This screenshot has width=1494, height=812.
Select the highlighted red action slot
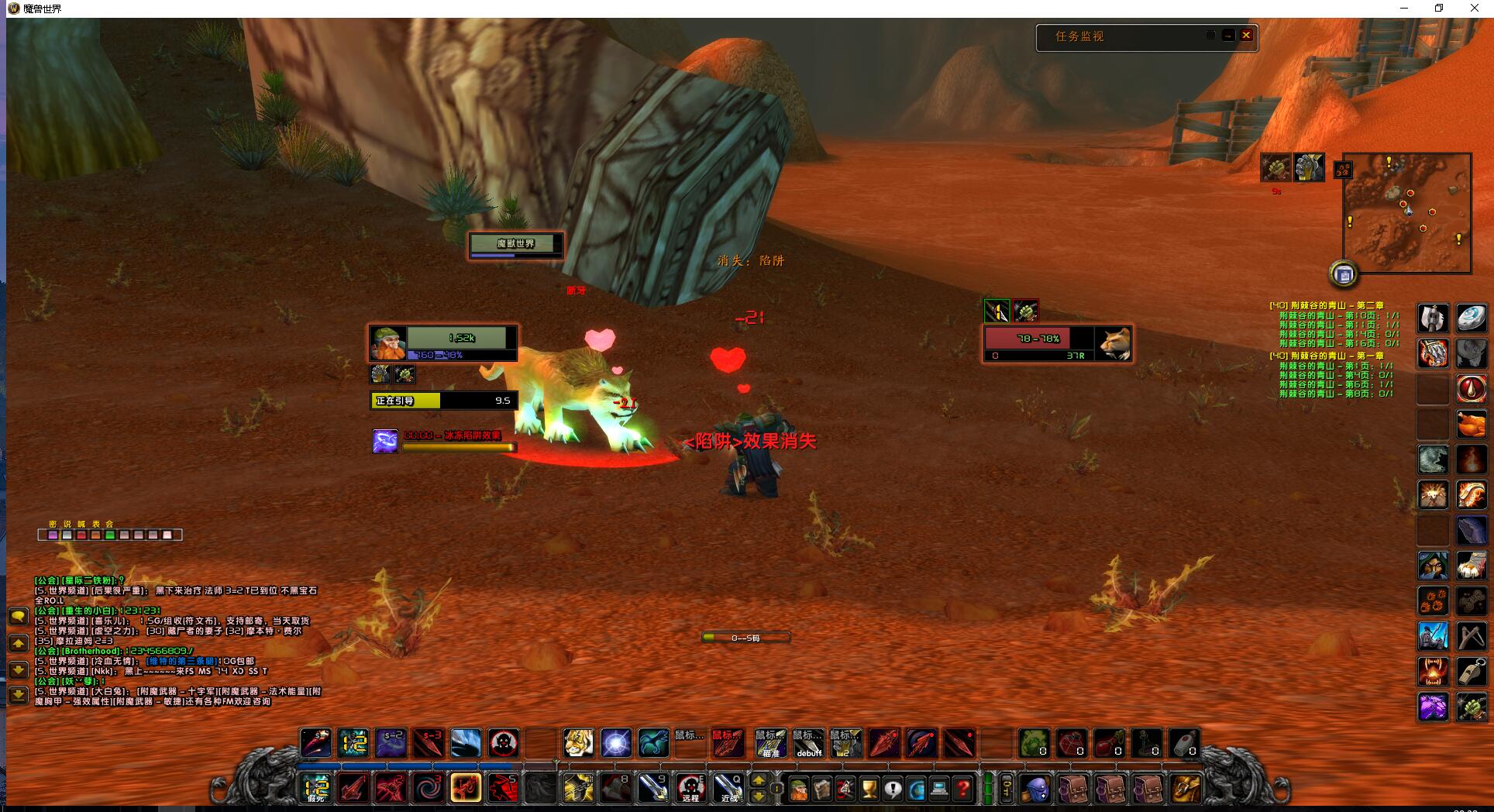(x=466, y=789)
